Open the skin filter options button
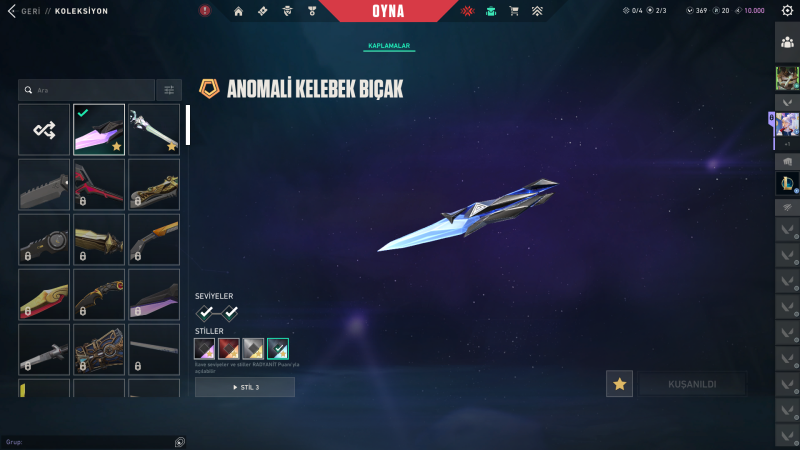This screenshot has height=450, width=800. pos(169,90)
